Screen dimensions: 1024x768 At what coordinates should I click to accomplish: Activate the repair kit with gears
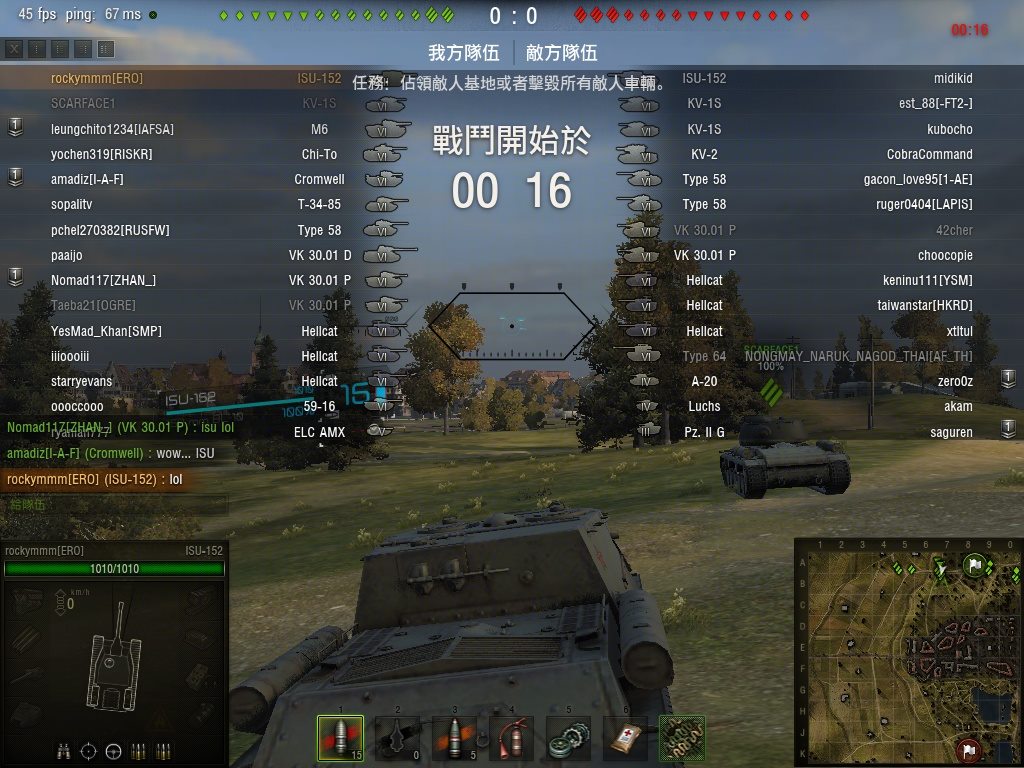coord(569,738)
